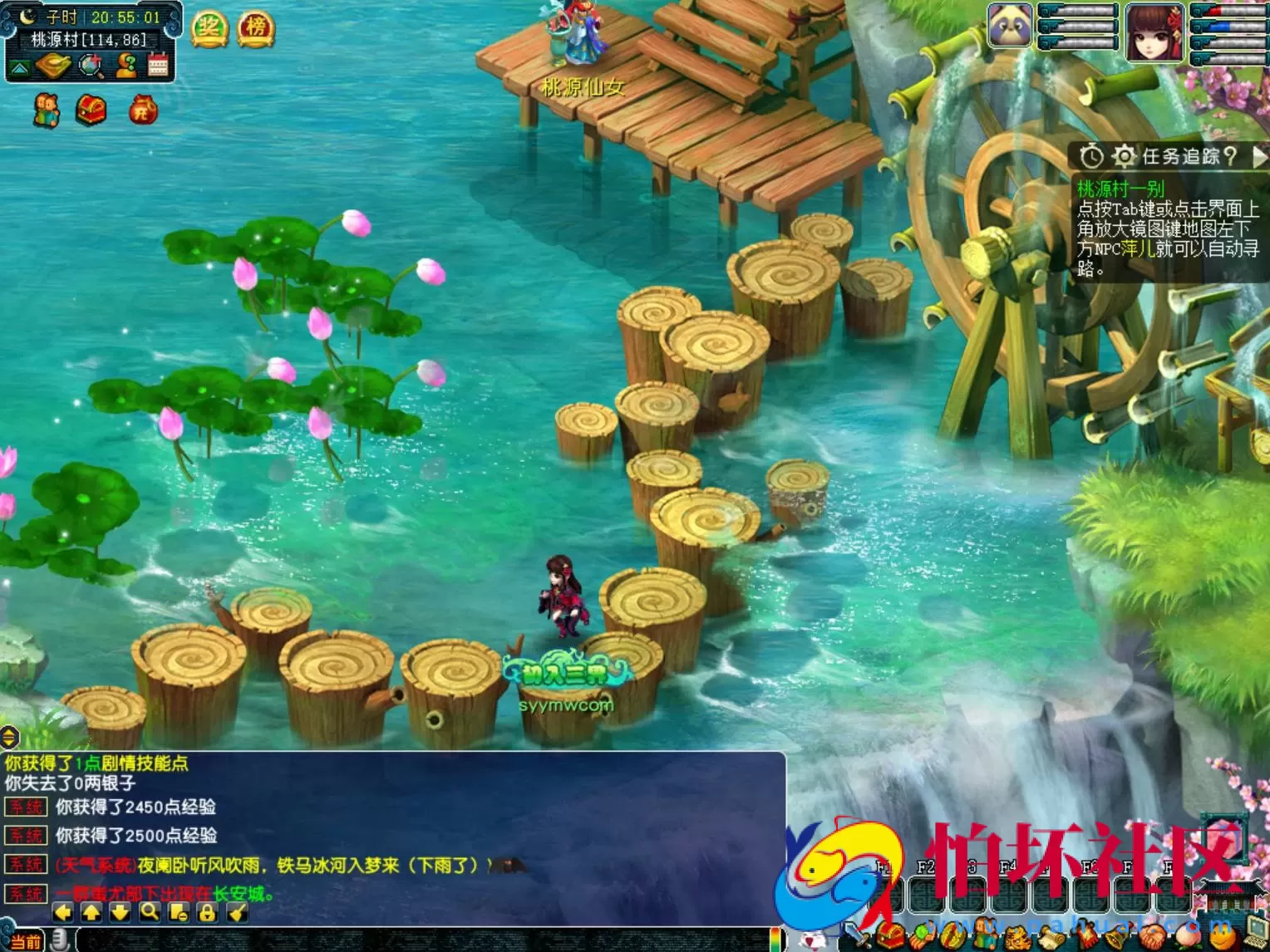The height and width of the screenshot is (952, 1270).
Task: Select the girl character portrait
Action: click(1154, 32)
